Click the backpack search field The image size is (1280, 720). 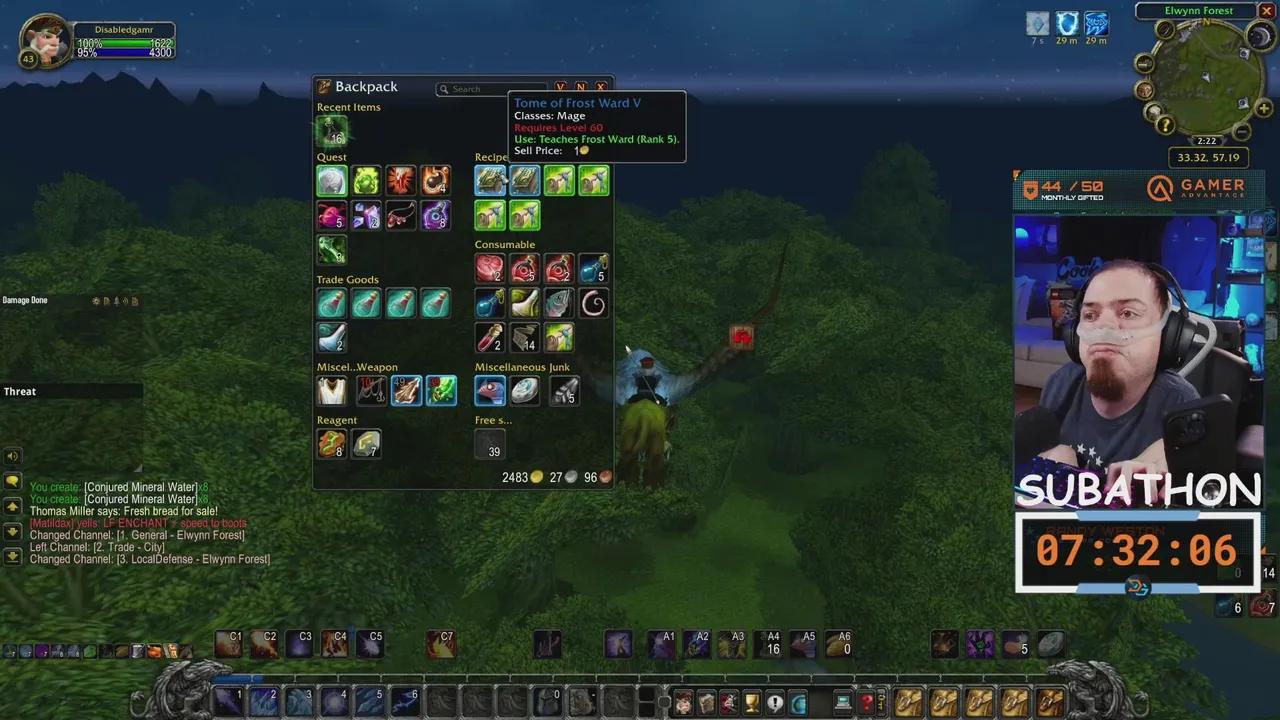pyautogui.click(x=490, y=89)
